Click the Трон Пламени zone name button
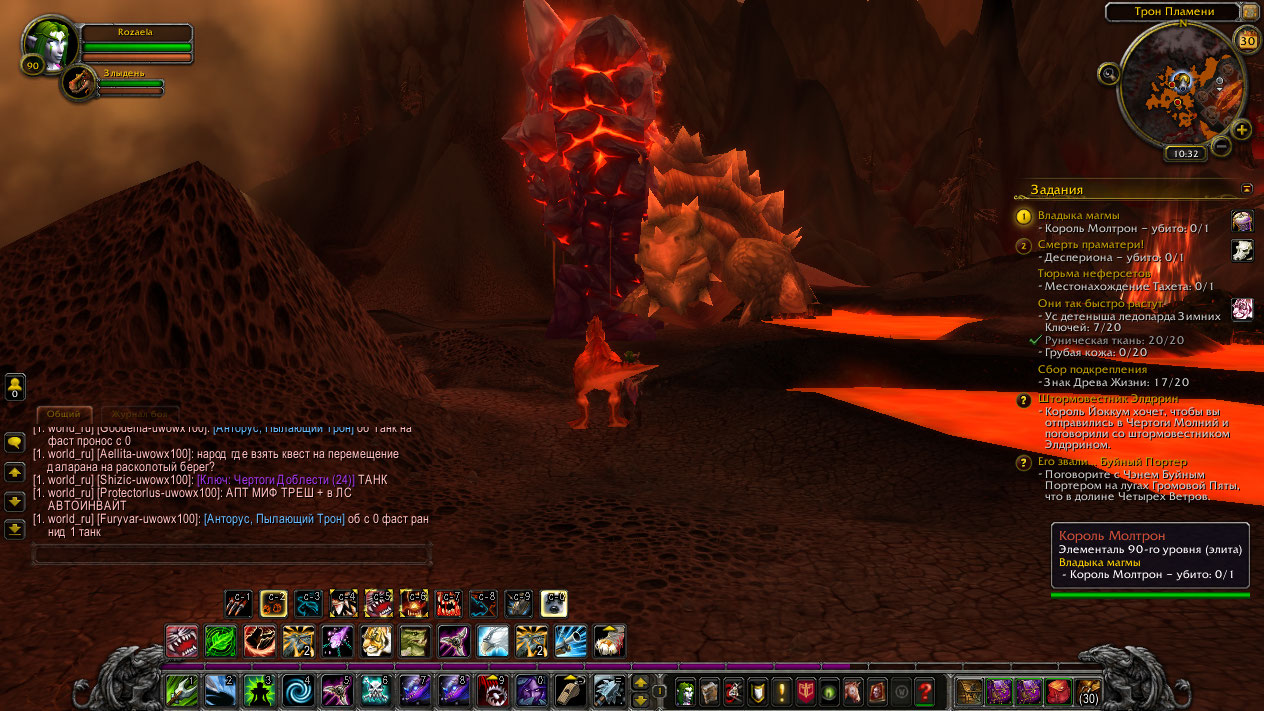The height and width of the screenshot is (711, 1264). (x=1173, y=12)
